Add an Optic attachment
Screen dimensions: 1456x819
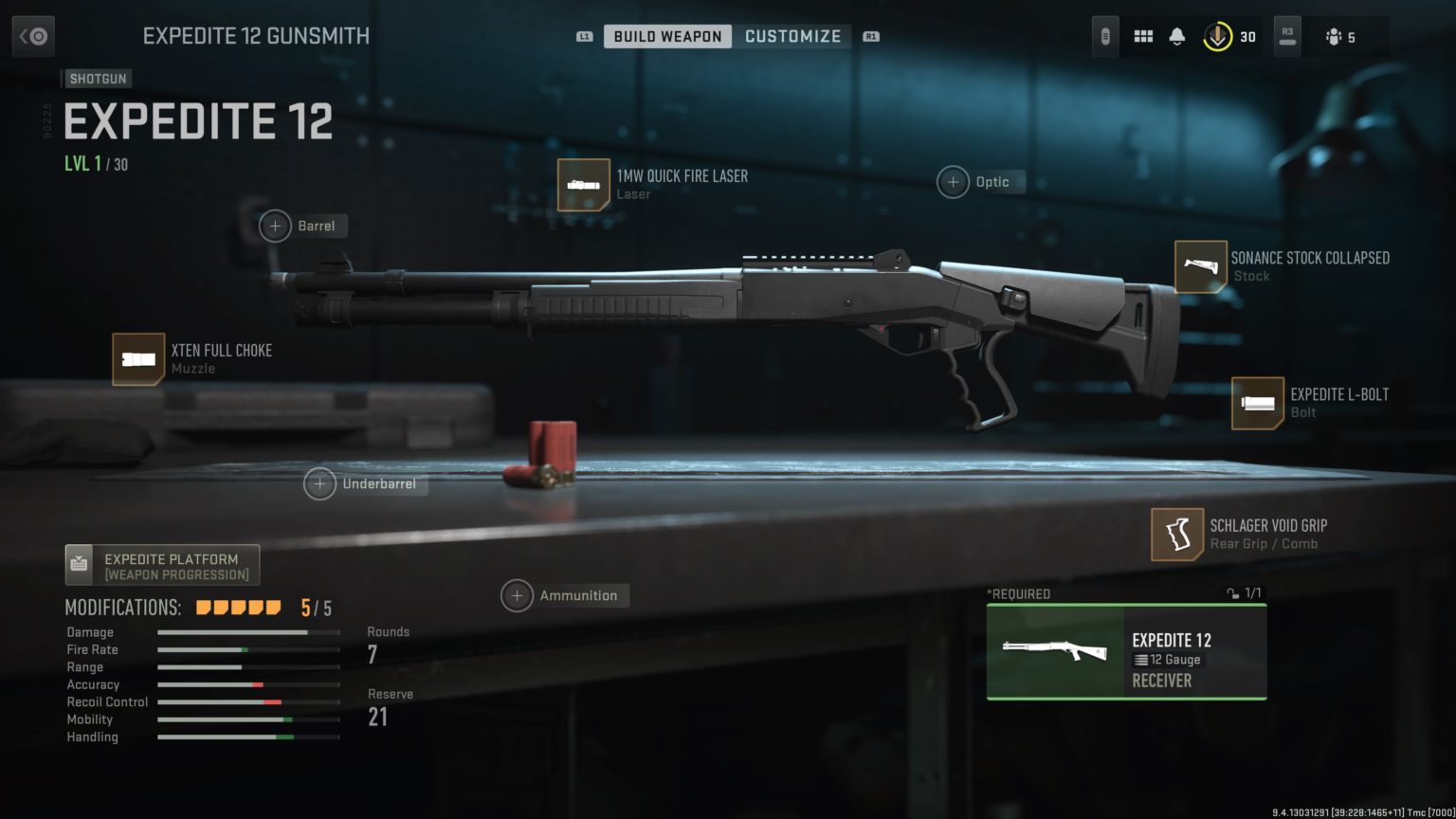pos(953,182)
